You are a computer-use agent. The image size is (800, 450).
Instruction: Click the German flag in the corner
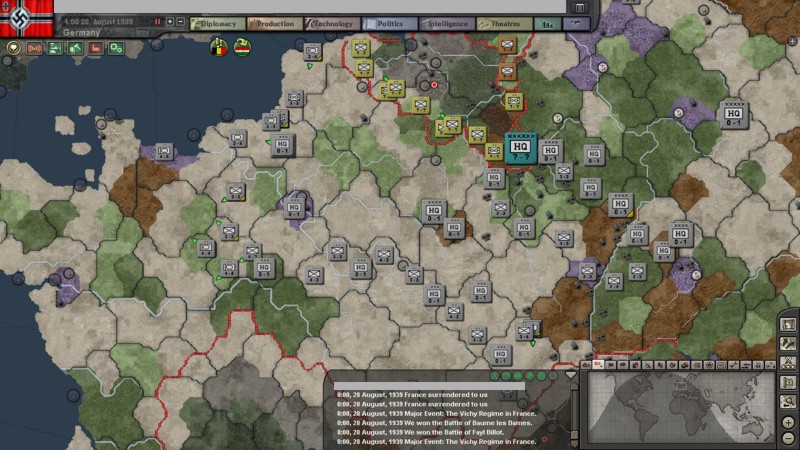click(23, 20)
